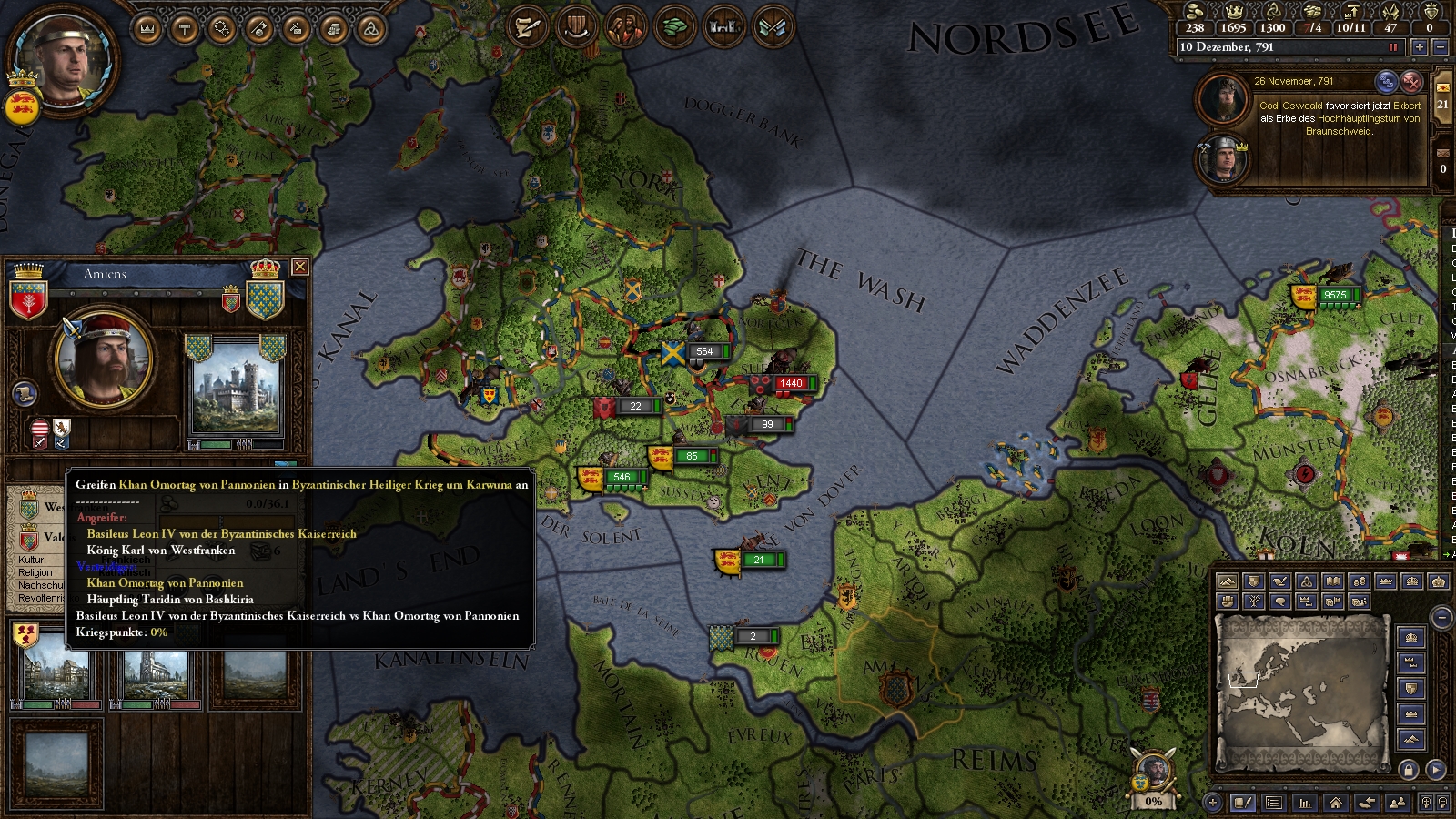The width and height of the screenshot is (1456, 819).
Task: Open message list showing 21 unread
Action: [x=1443, y=98]
